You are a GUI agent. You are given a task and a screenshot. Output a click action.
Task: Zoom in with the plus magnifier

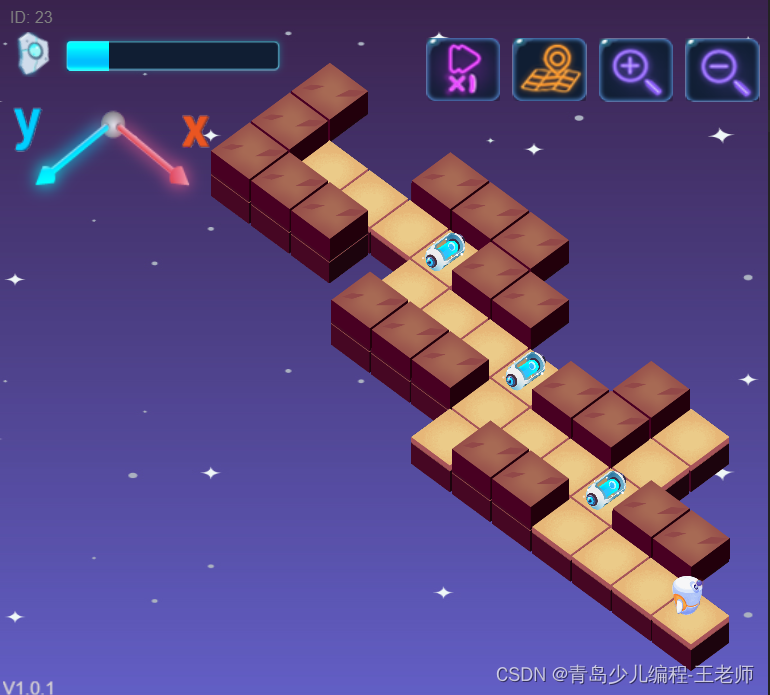tap(636, 69)
